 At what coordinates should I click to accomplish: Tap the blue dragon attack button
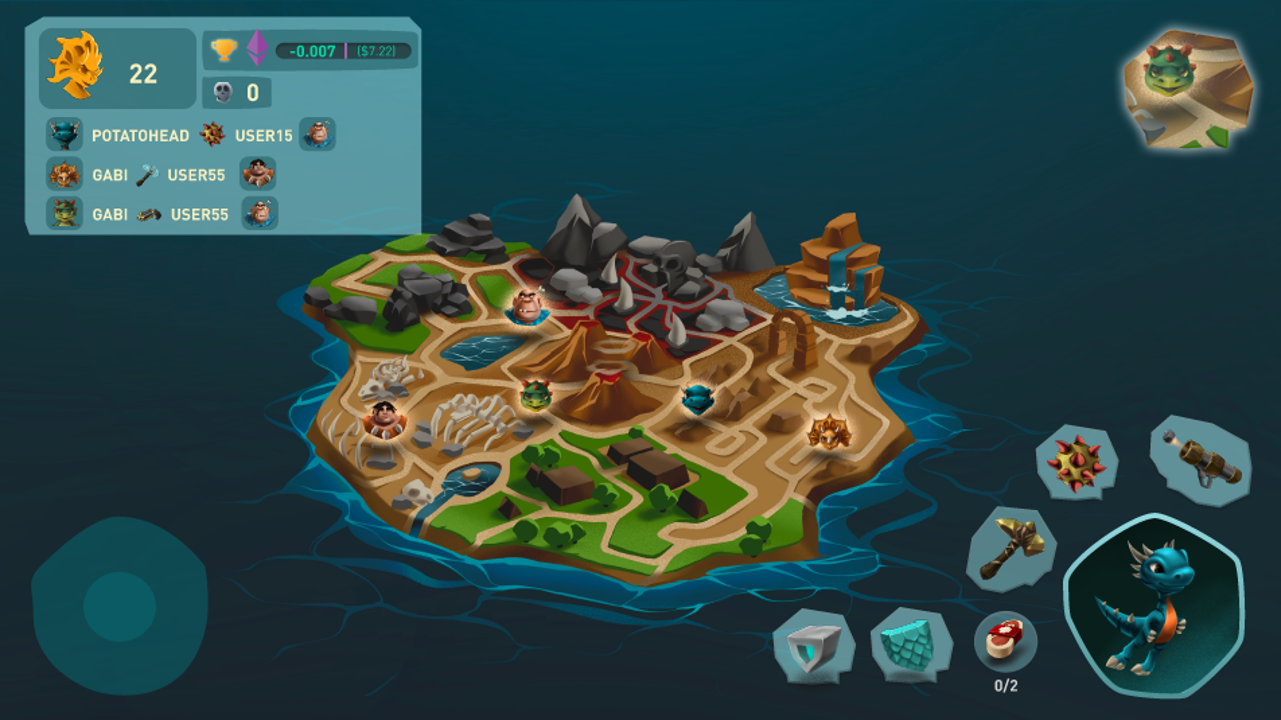click(1153, 606)
